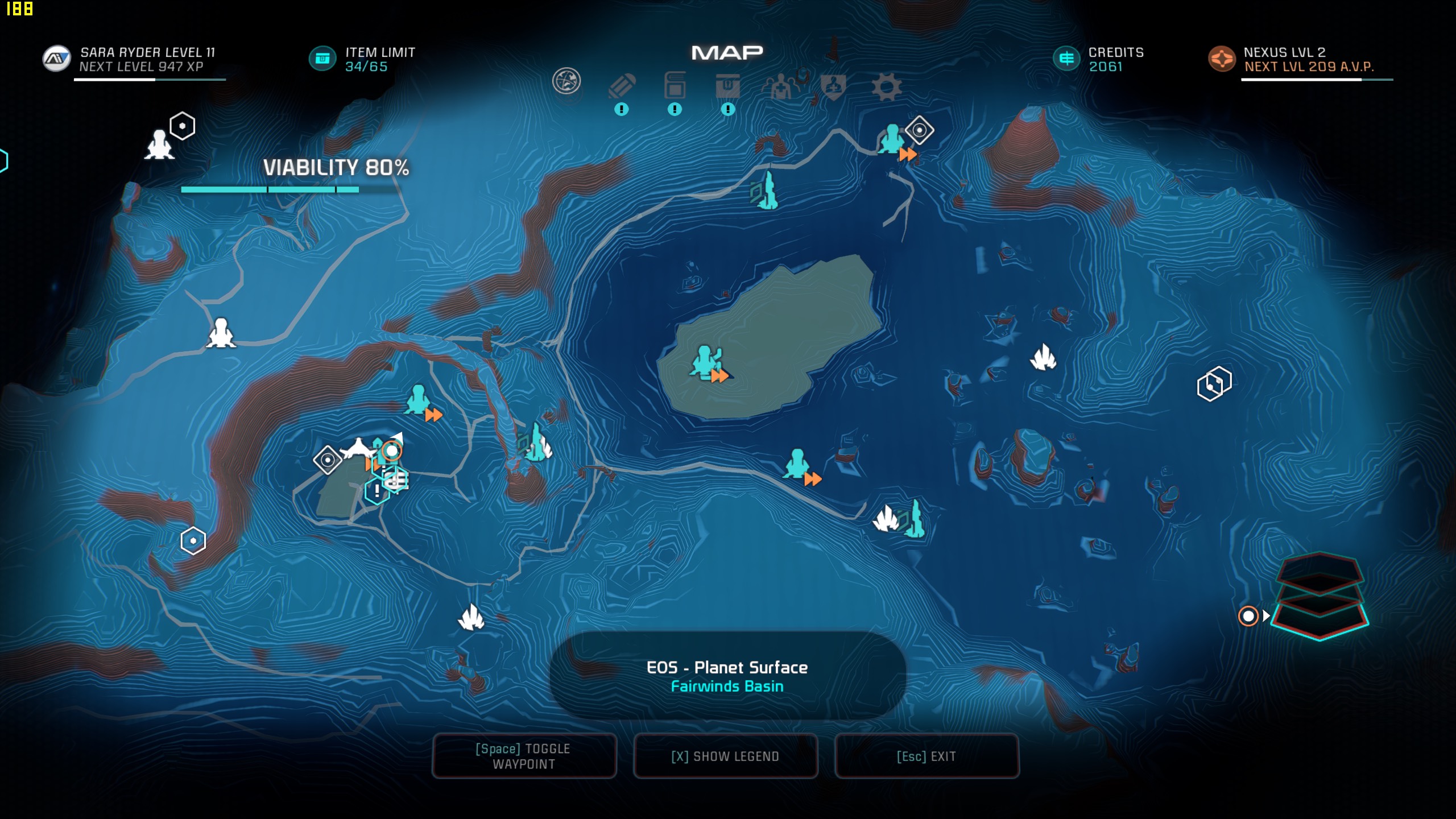This screenshot has height=819, width=1456.
Task: Open the Skills shield tab
Action: click(833, 87)
